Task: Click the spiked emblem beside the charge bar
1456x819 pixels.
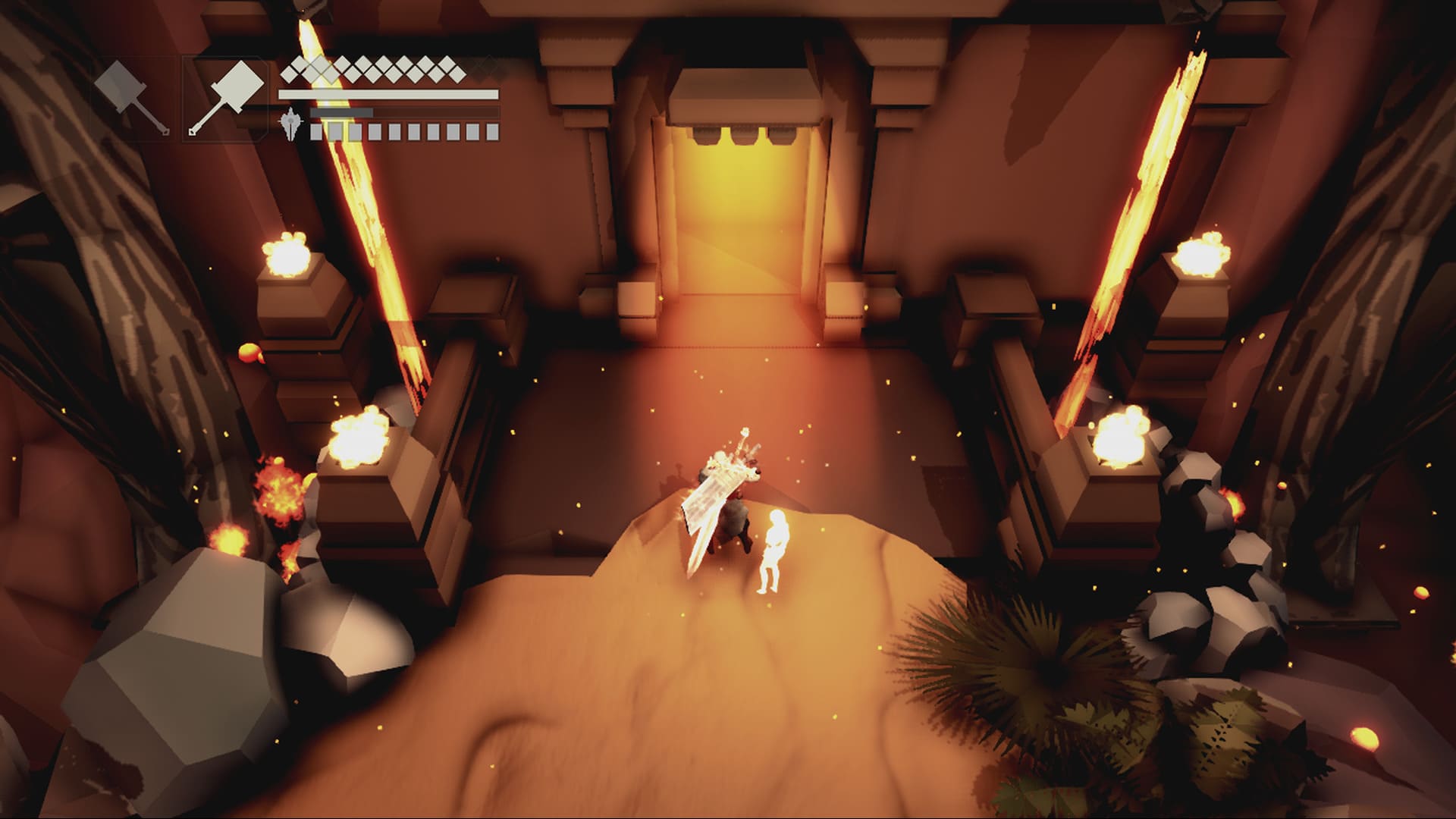Action: 292,124
